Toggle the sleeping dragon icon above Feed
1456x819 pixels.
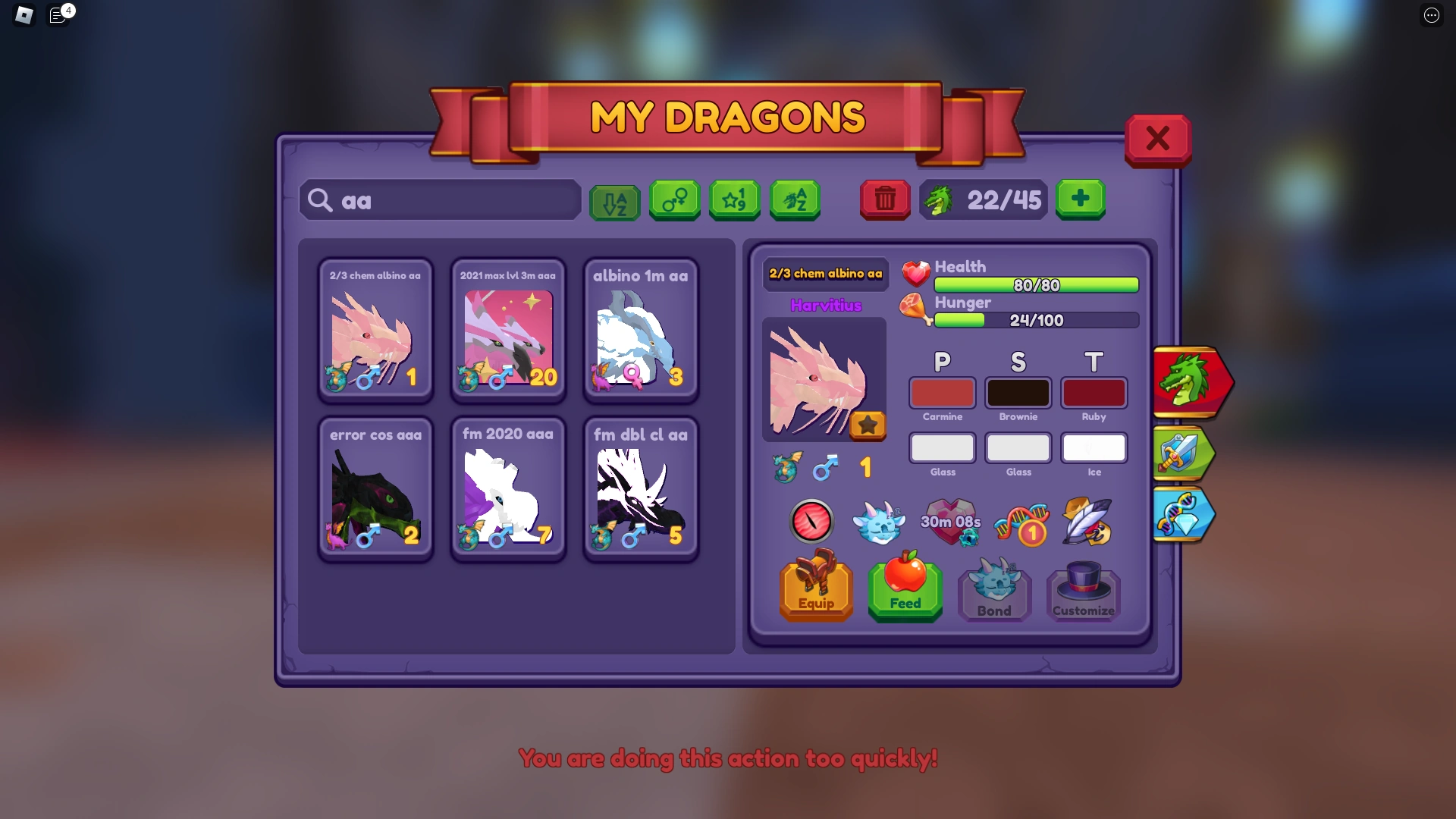(x=881, y=522)
